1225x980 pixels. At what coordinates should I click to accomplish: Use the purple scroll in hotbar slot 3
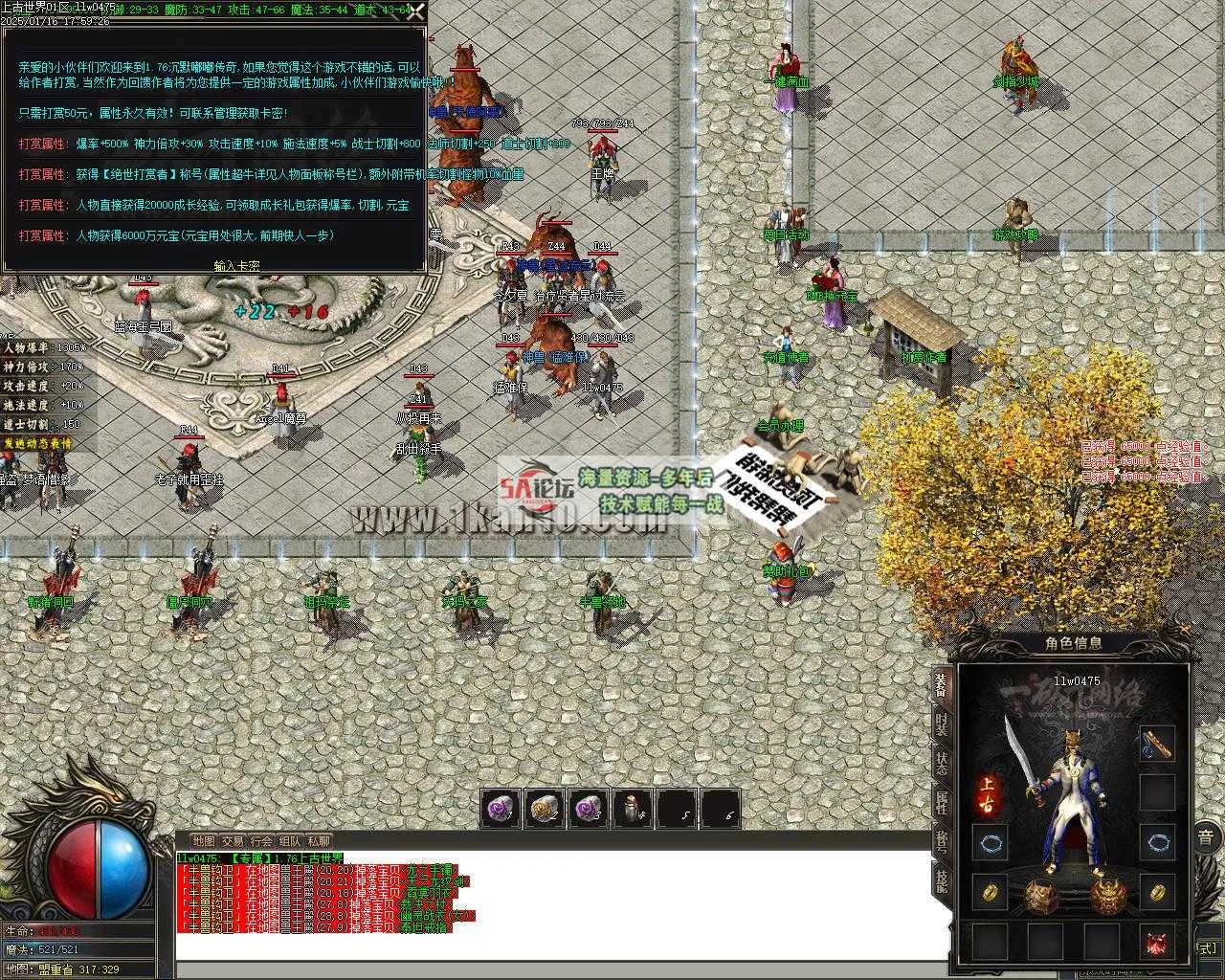coord(588,809)
